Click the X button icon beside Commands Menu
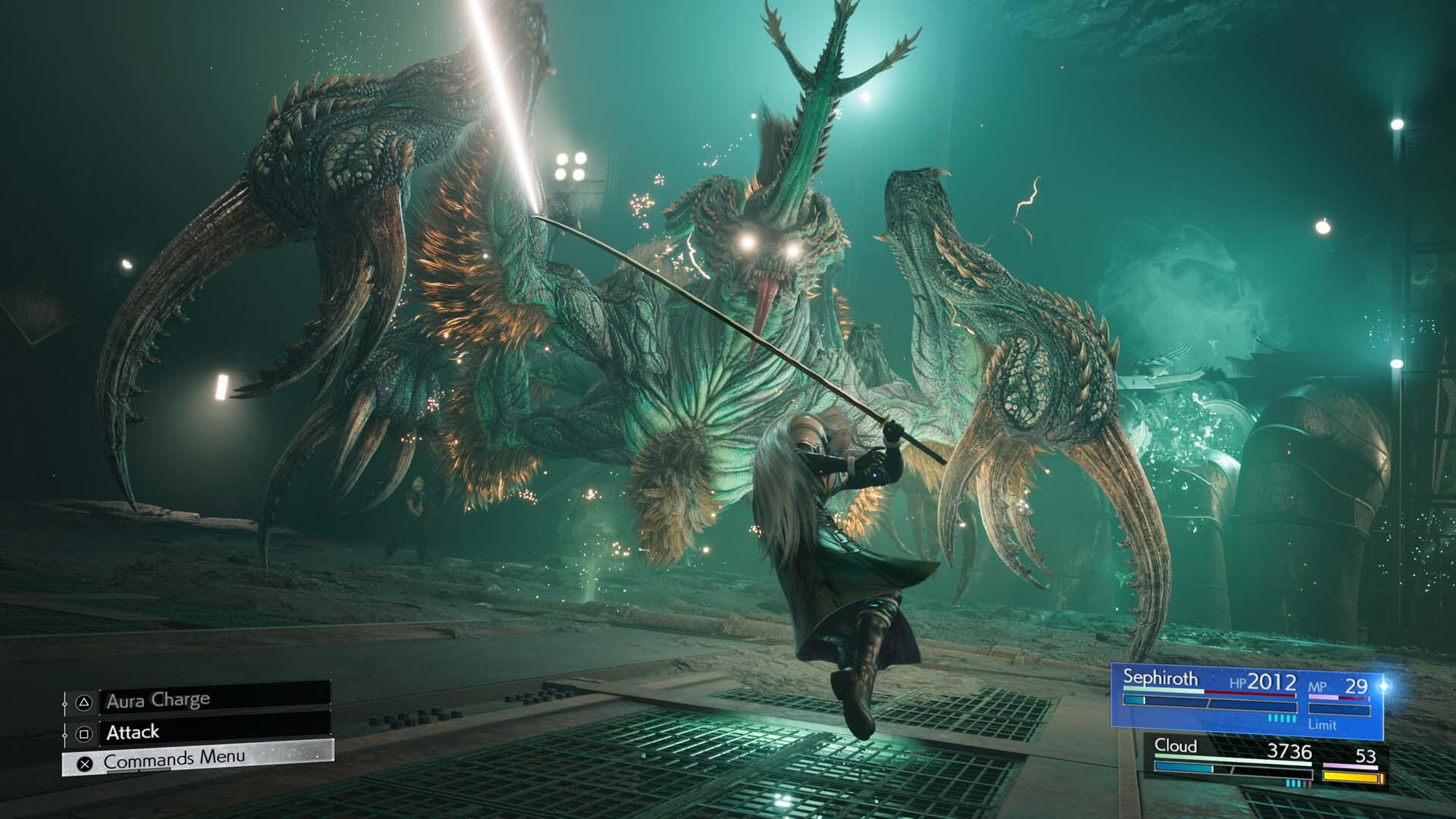 (85, 764)
